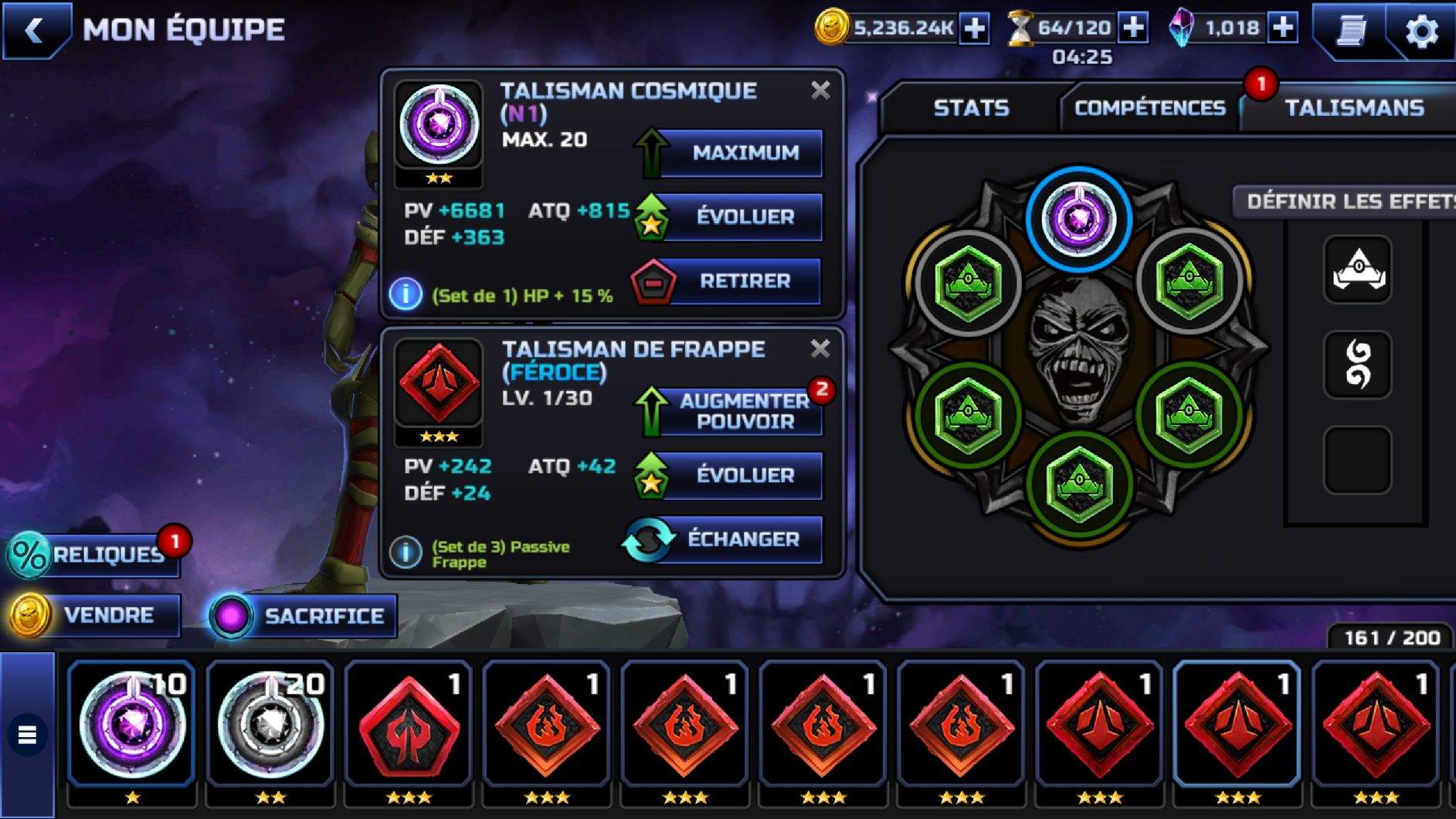Evolve the Talisman Cosmique
Image resolution: width=1456 pixels, height=819 pixels.
click(744, 216)
